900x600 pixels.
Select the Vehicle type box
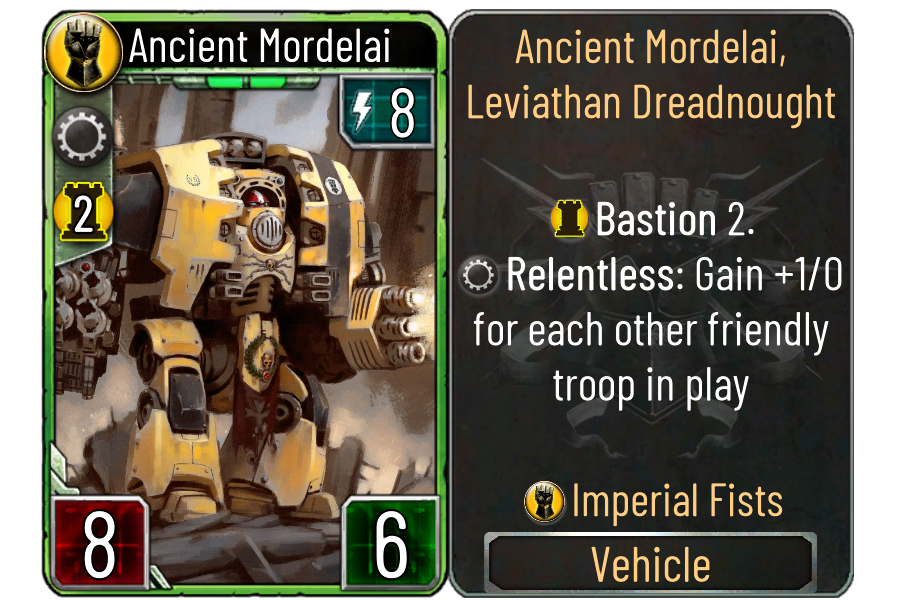[x=650, y=565]
